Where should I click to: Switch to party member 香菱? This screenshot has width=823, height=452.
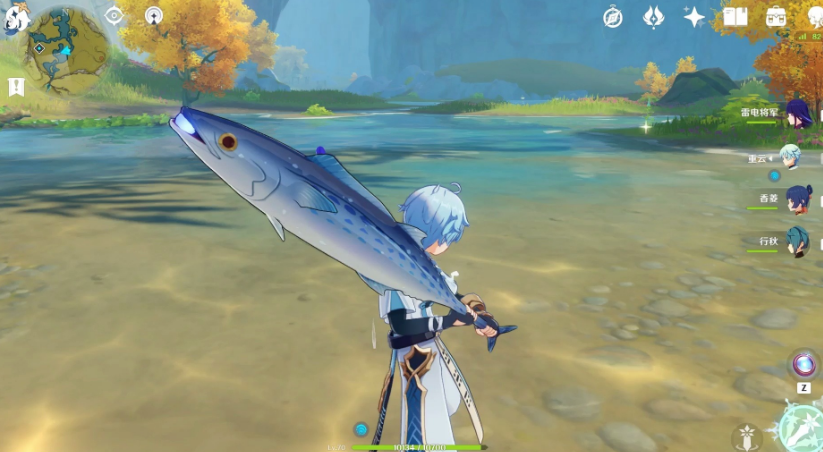(797, 199)
